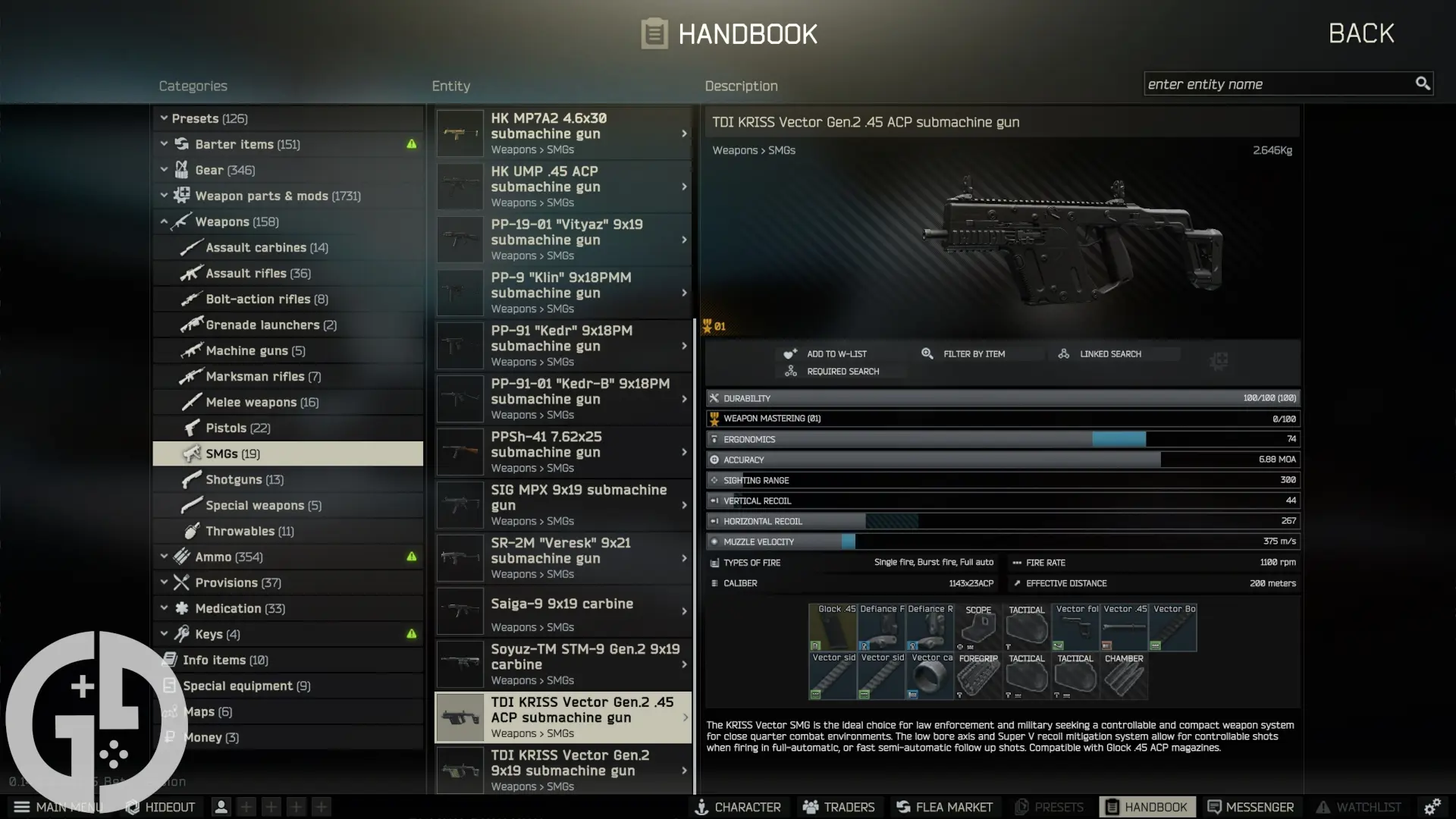Image resolution: width=1456 pixels, height=819 pixels.
Task: Click the enter entity name search field
Action: (1274, 83)
